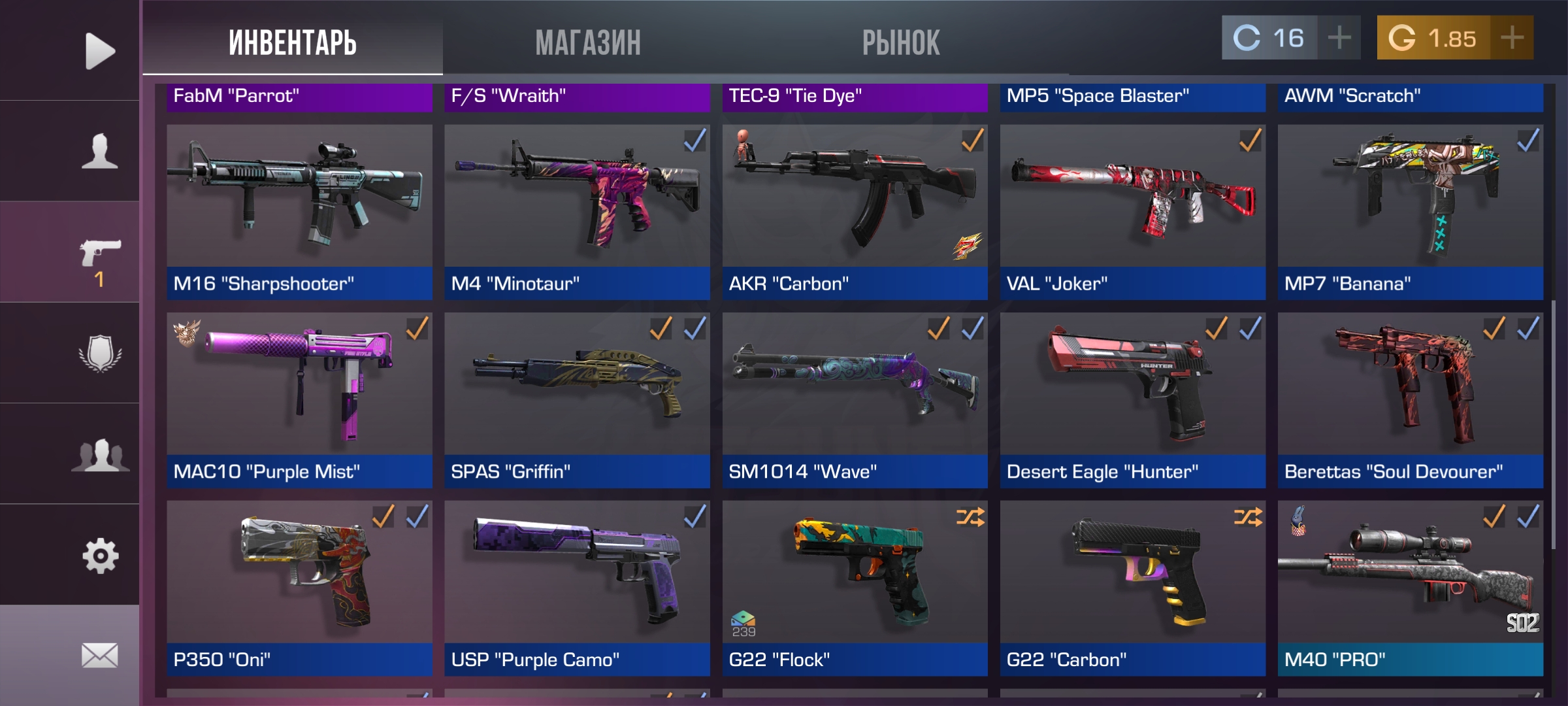This screenshot has width=1568, height=706.
Task: Open the Рынок tab
Action: pyautogui.click(x=901, y=42)
